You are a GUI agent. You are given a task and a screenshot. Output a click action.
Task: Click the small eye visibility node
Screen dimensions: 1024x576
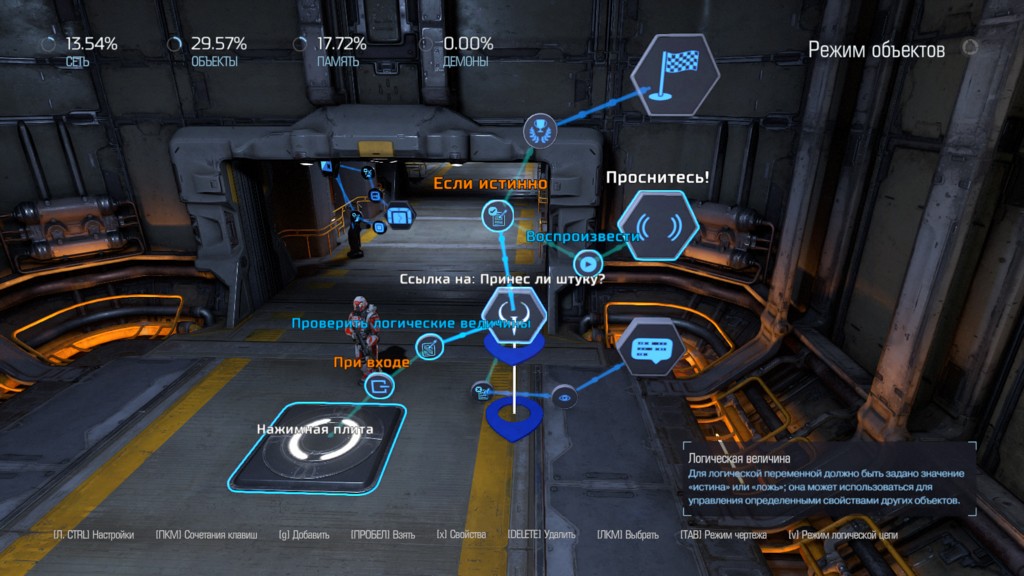564,397
